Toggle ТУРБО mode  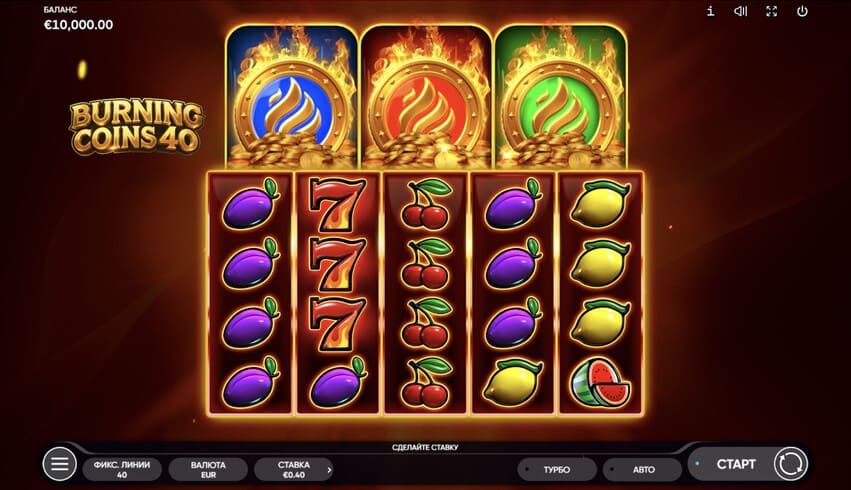[x=556, y=469]
